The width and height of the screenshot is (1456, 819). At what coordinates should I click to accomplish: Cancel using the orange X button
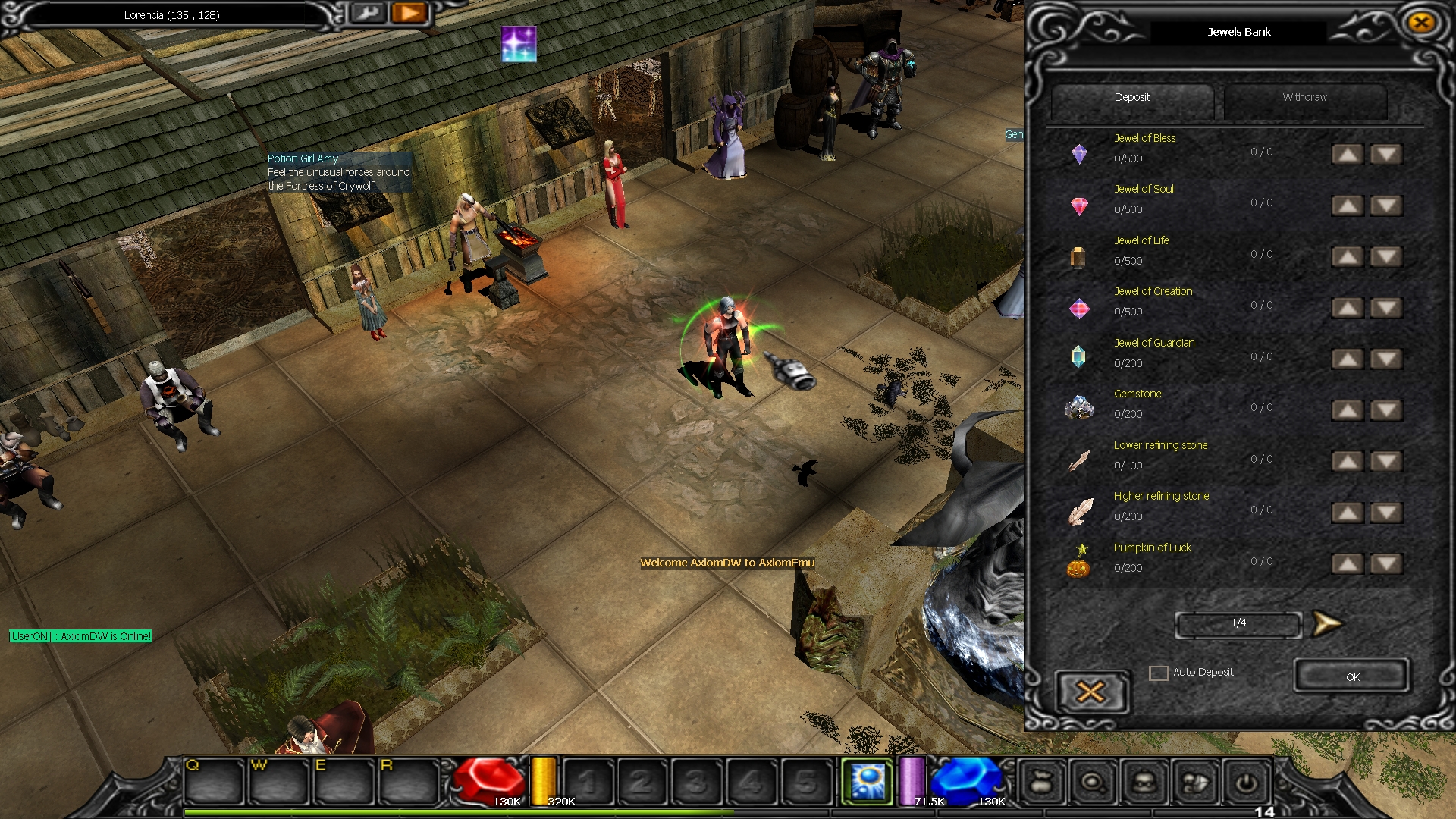pos(1090,692)
